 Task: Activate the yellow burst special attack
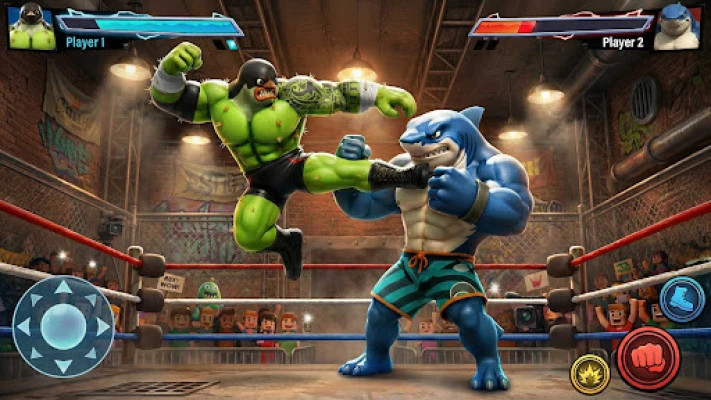click(590, 373)
